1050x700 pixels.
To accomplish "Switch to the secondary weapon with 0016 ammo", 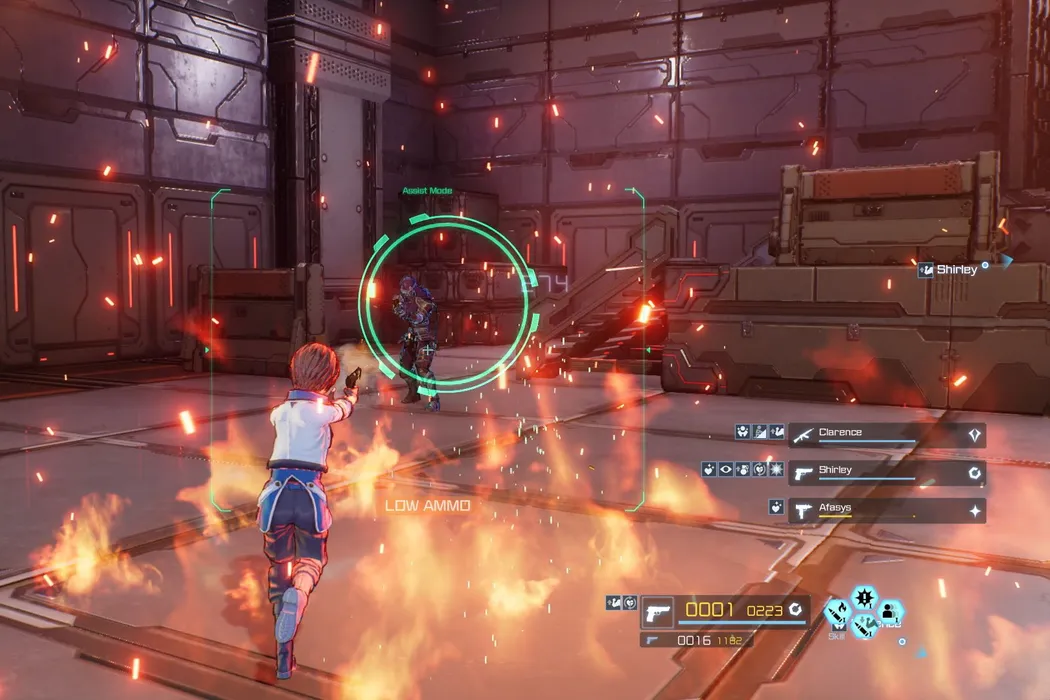I will tap(696, 640).
